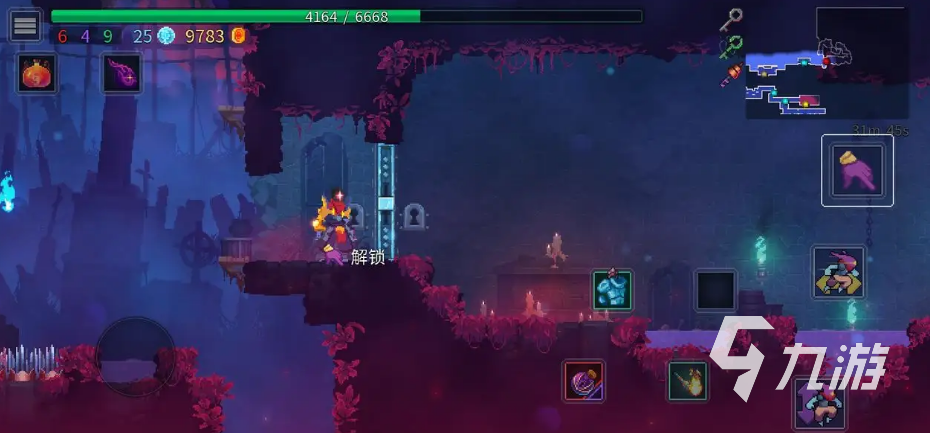
Task: Throw the purple orb grenade skill
Action: (583, 381)
